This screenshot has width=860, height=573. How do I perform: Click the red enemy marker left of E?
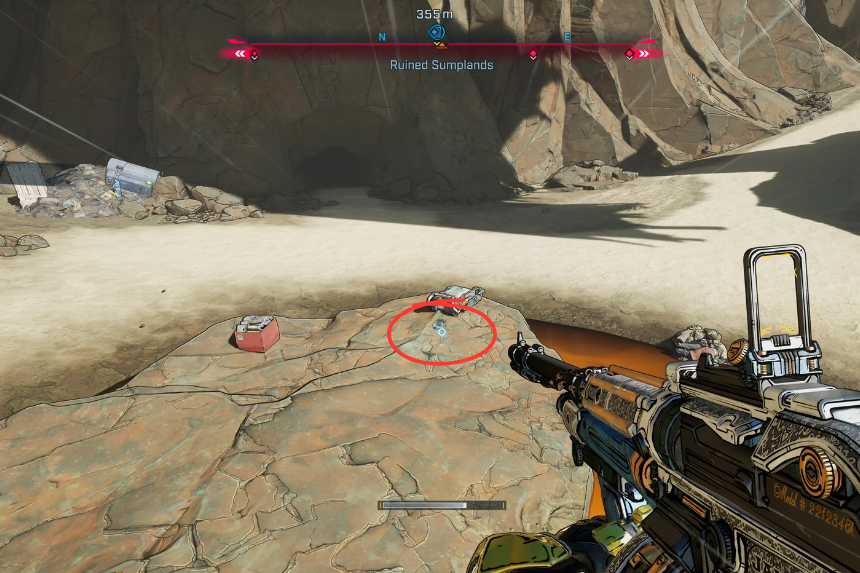(533, 53)
